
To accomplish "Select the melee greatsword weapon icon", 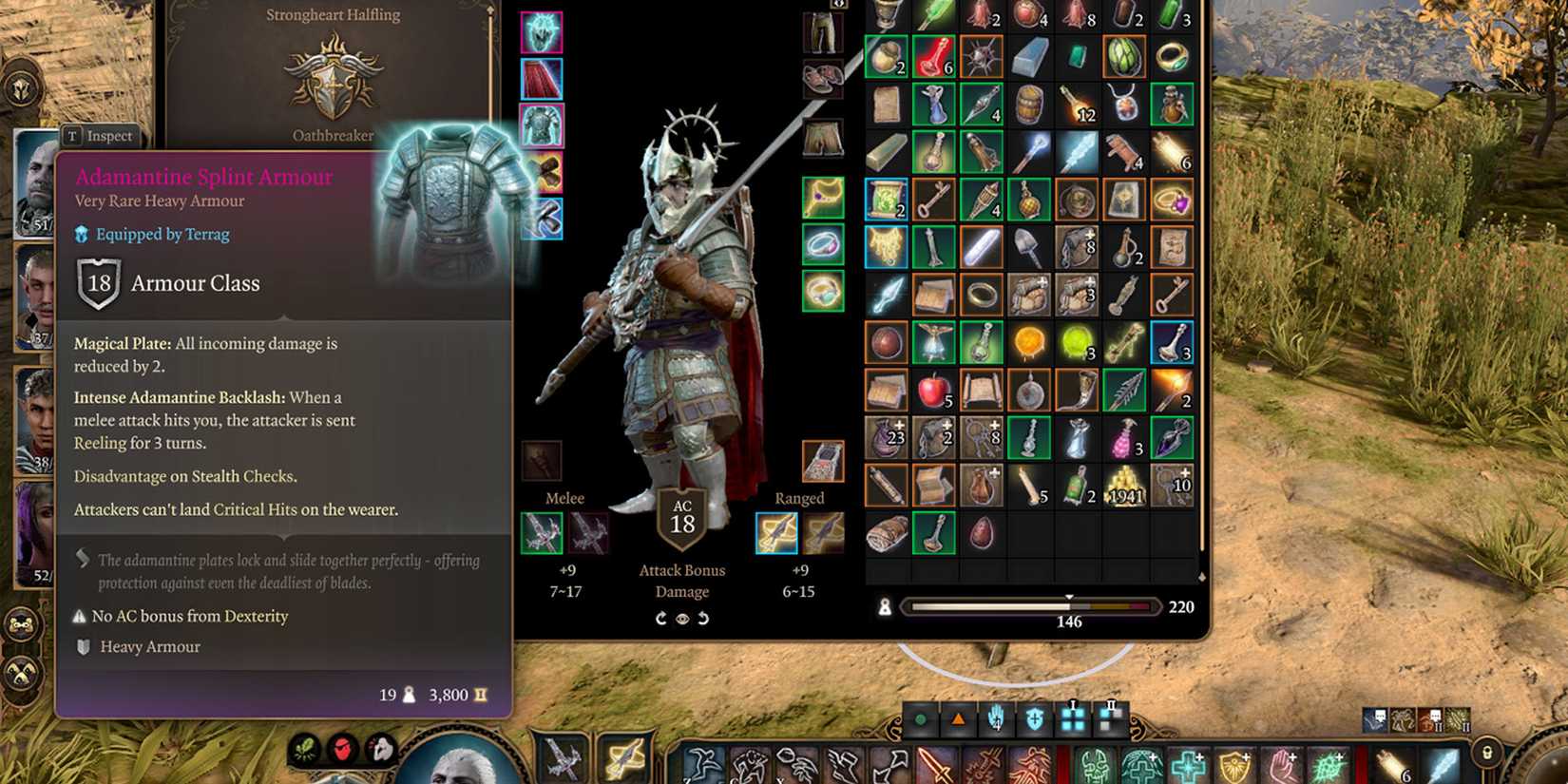I will [542, 532].
